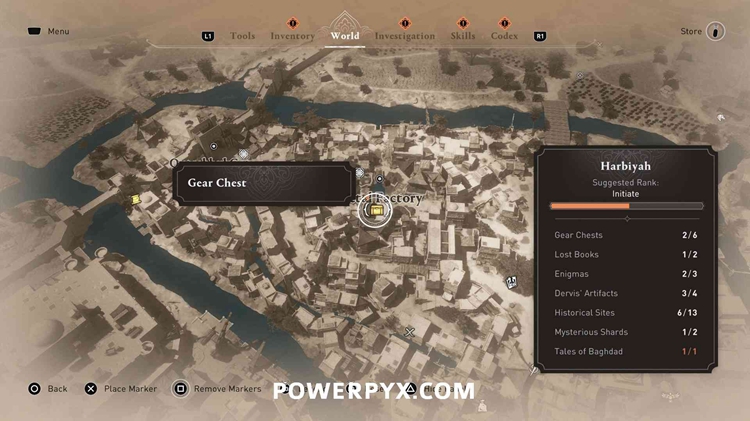This screenshot has height=421, width=750.
Task: Show the Codex tab
Action: click(504, 36)
